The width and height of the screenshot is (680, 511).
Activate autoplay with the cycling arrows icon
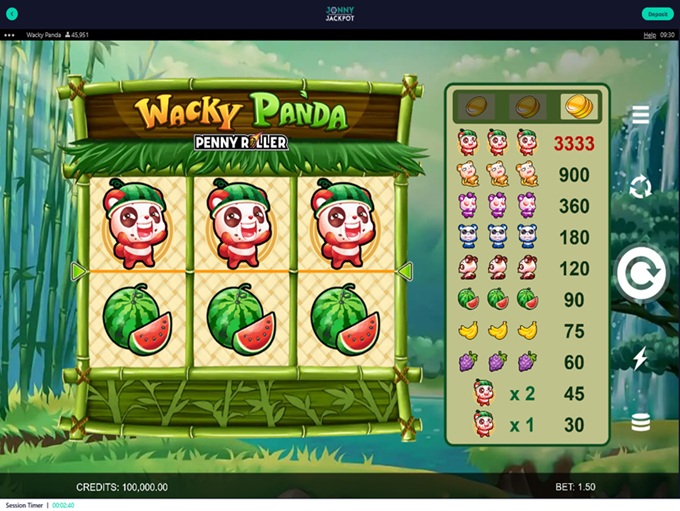[x=640, y=186]
